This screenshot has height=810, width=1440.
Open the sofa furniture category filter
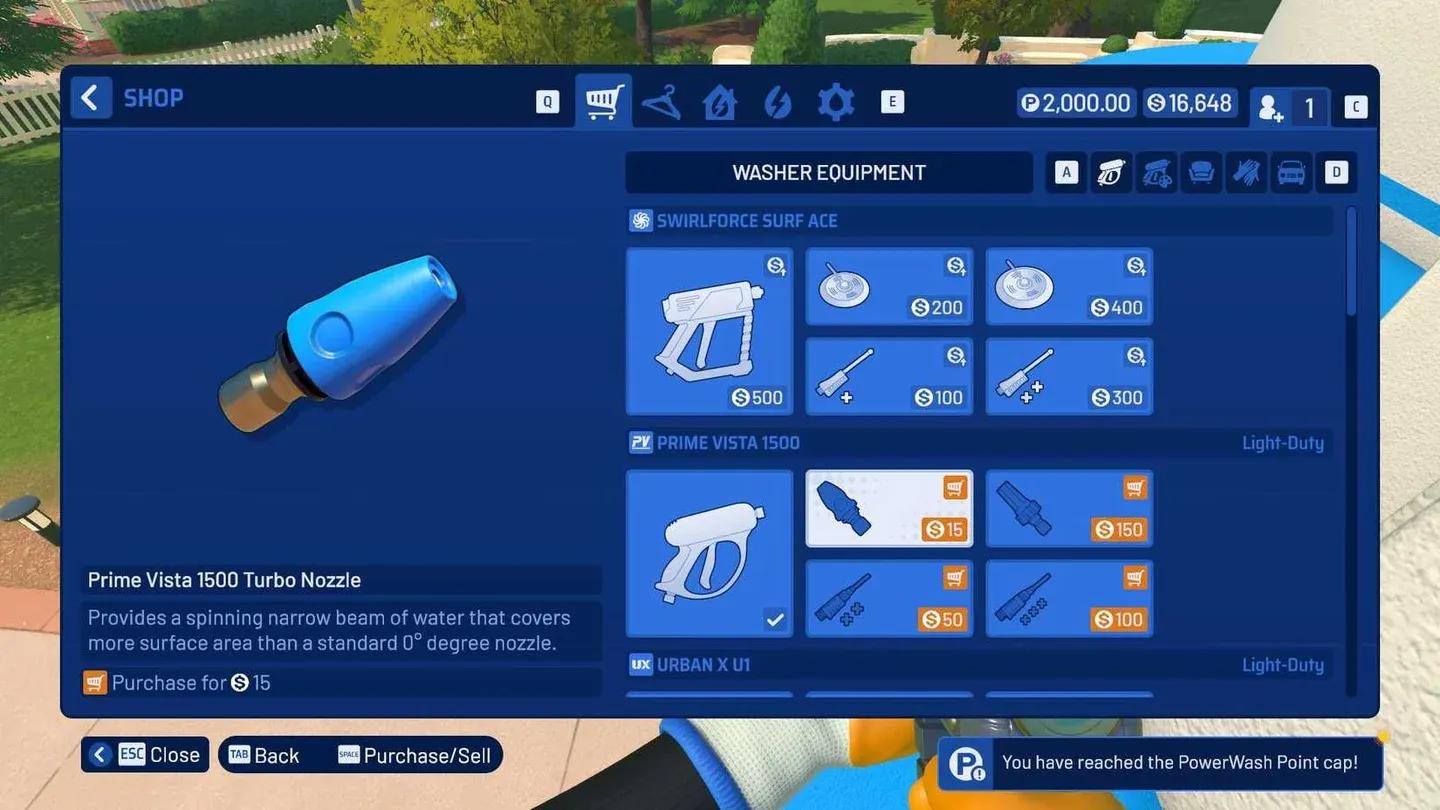tap(1201, 172)
